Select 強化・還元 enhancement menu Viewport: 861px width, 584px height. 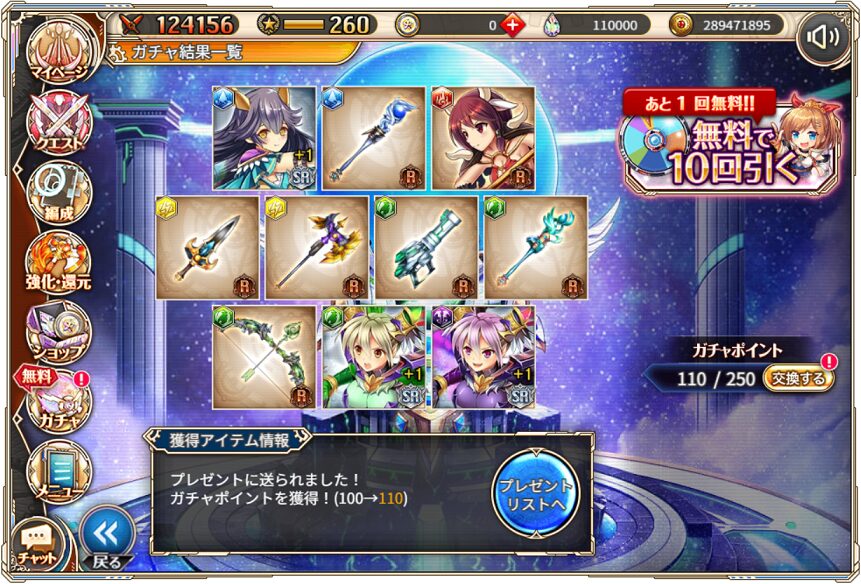click(59, 261)
